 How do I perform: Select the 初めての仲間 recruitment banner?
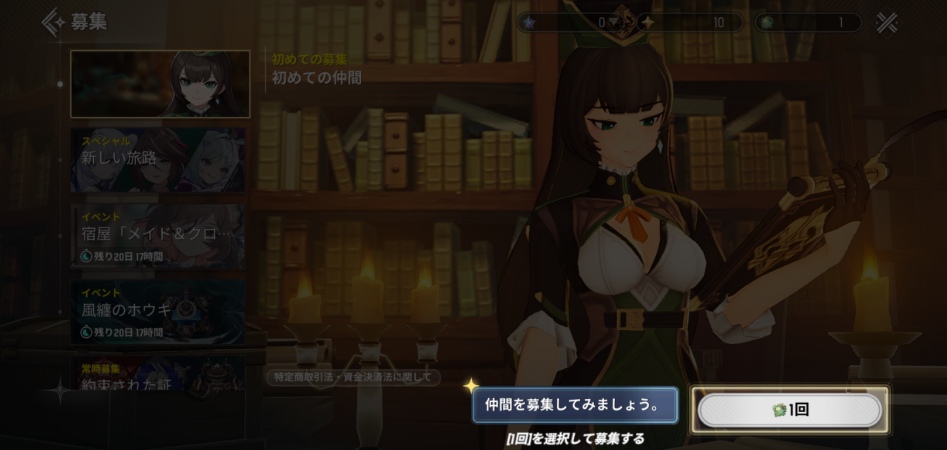[160, 84]
